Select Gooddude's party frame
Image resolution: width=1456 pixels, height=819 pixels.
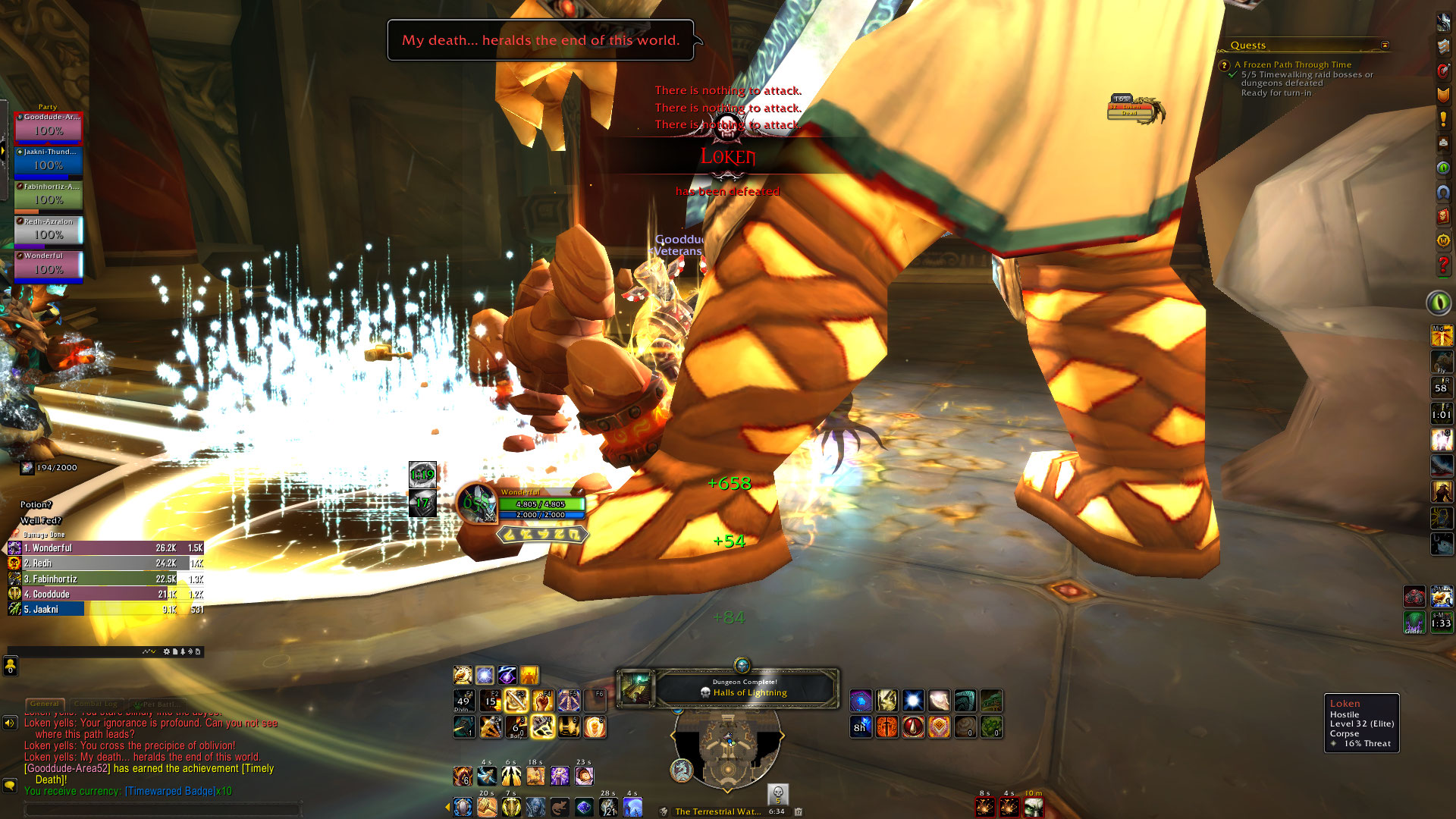tap(49, 128)
